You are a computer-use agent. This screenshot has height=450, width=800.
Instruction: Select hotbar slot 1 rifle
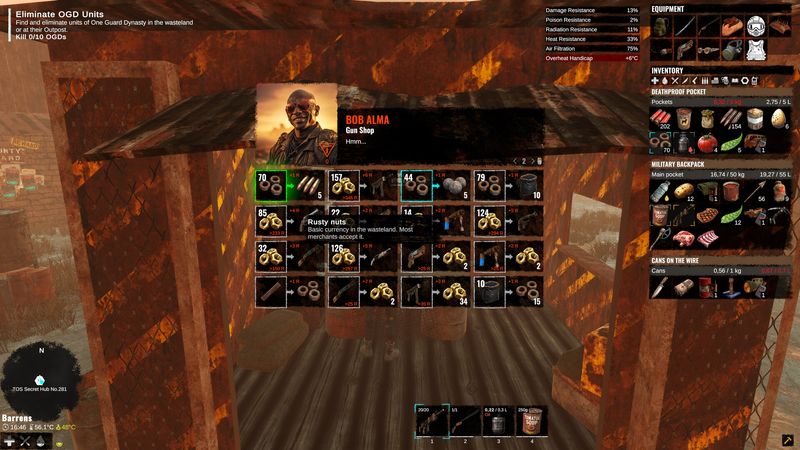coord(433,421)
